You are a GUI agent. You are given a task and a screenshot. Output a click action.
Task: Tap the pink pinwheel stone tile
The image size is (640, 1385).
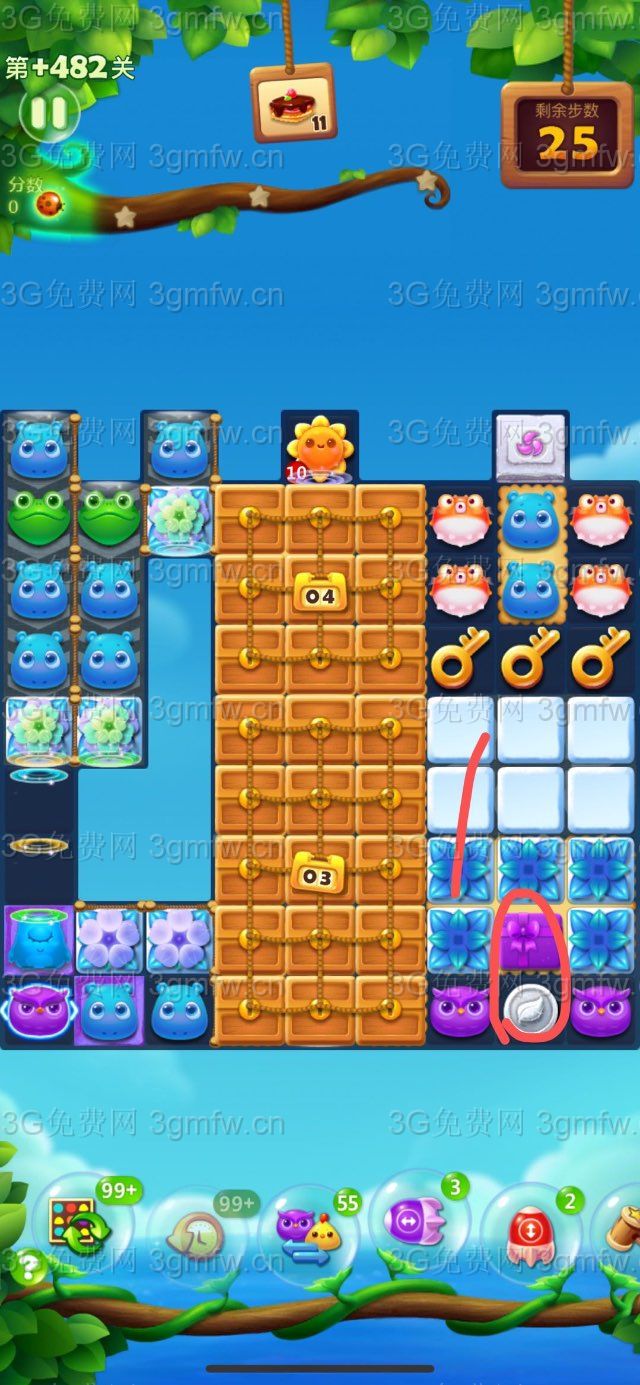point(530,447)
